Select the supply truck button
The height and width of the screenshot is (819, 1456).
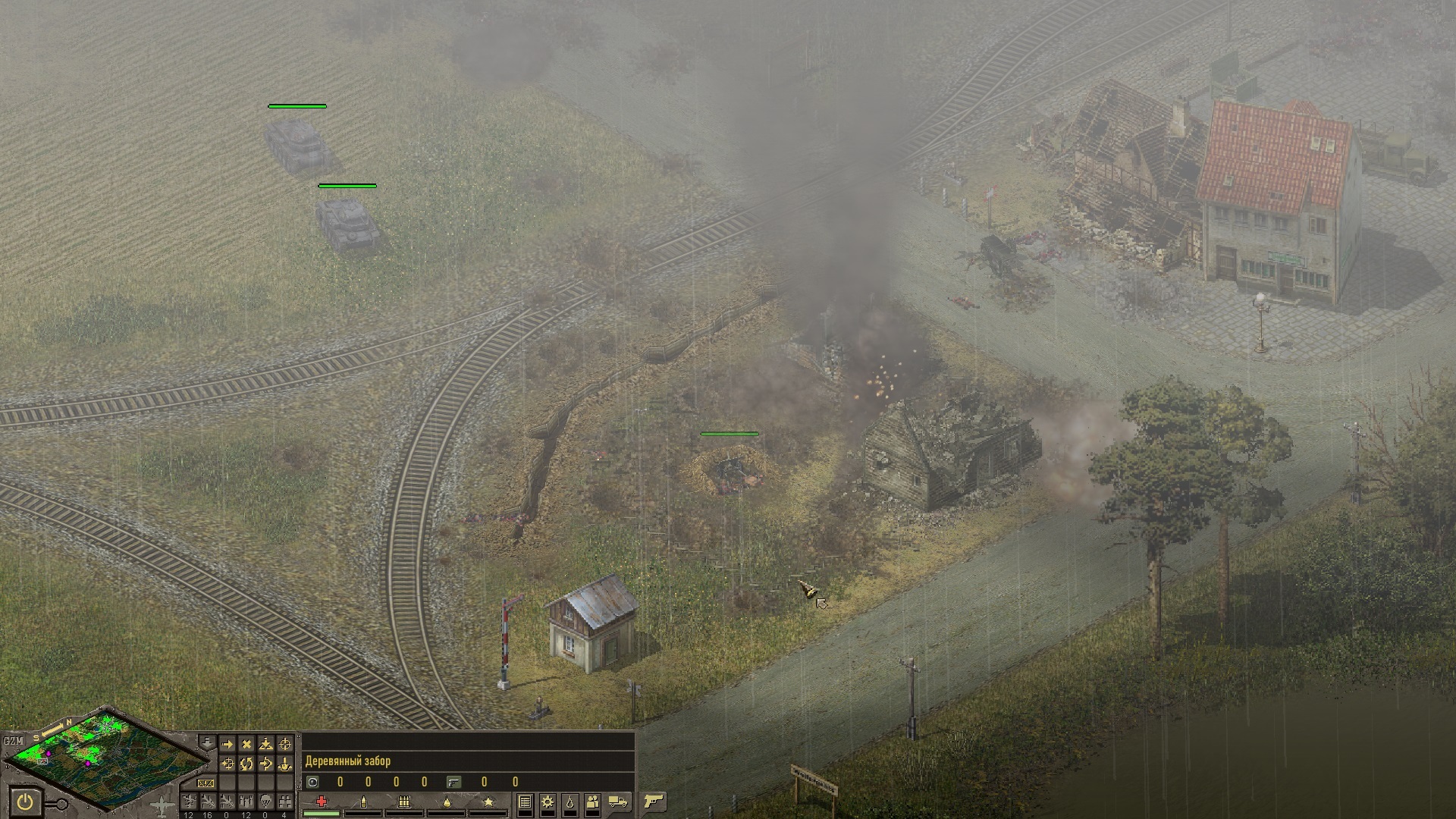pyautogui.click(x=619, y=802)
